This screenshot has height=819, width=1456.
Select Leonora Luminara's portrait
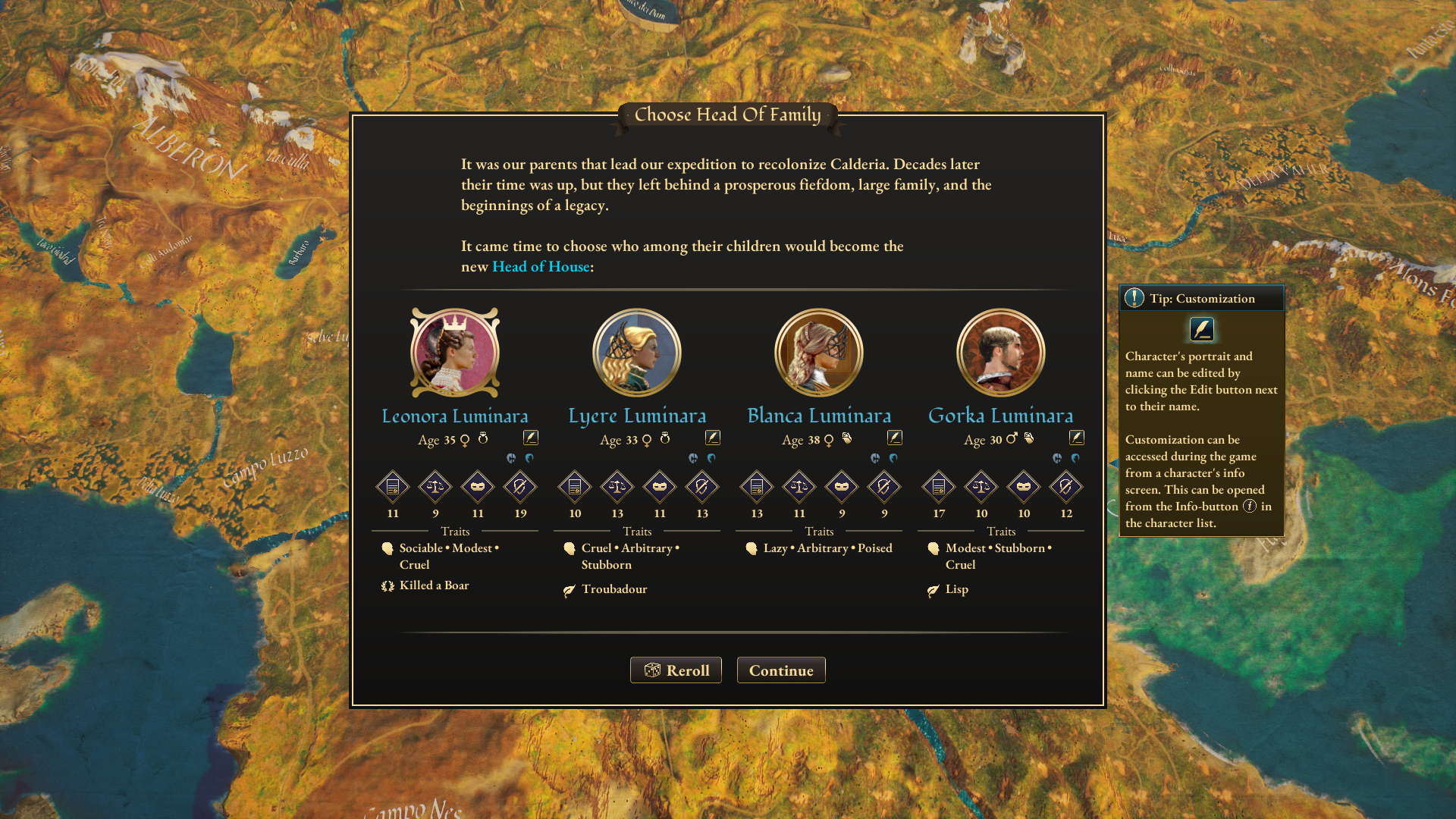pyautogui.click(x=455, y=353)
